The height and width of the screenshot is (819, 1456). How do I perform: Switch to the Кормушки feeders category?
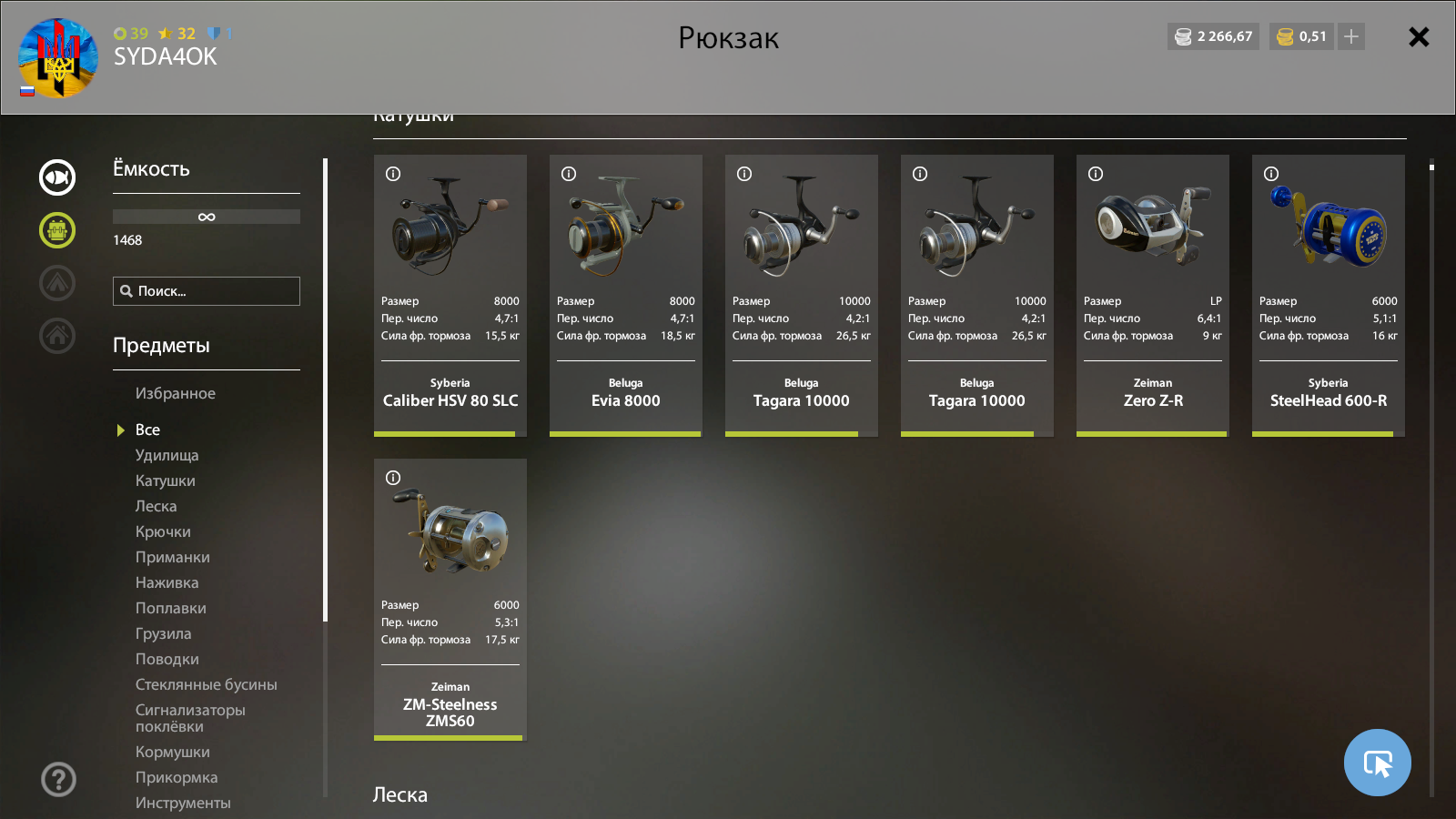pyautogui.click(x=172, y=752)
